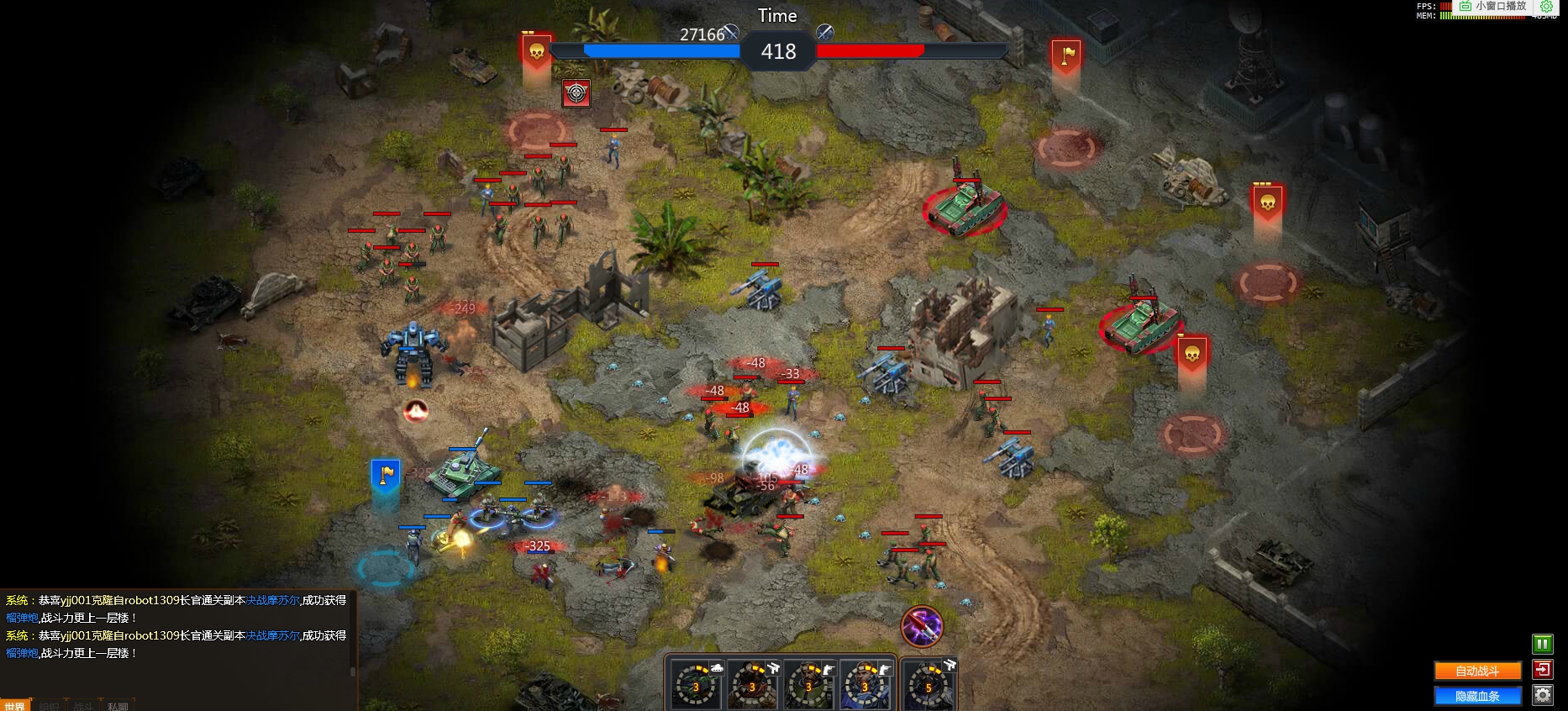Switch to the 世界 world chat tab
Viewport: 1568px width, 711px height.
pos(14,706)
